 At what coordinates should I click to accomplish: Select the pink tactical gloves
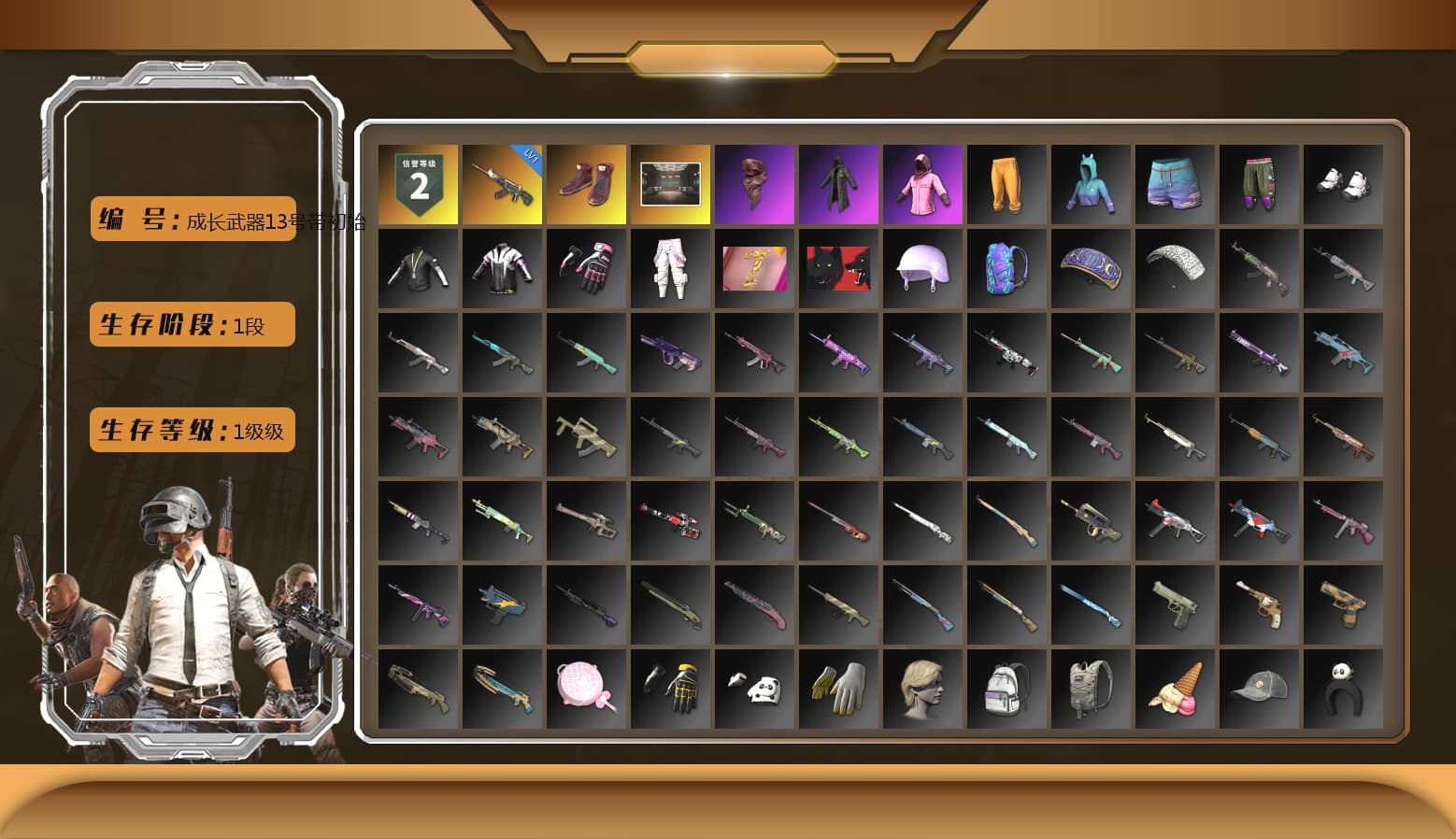(587, 269)
